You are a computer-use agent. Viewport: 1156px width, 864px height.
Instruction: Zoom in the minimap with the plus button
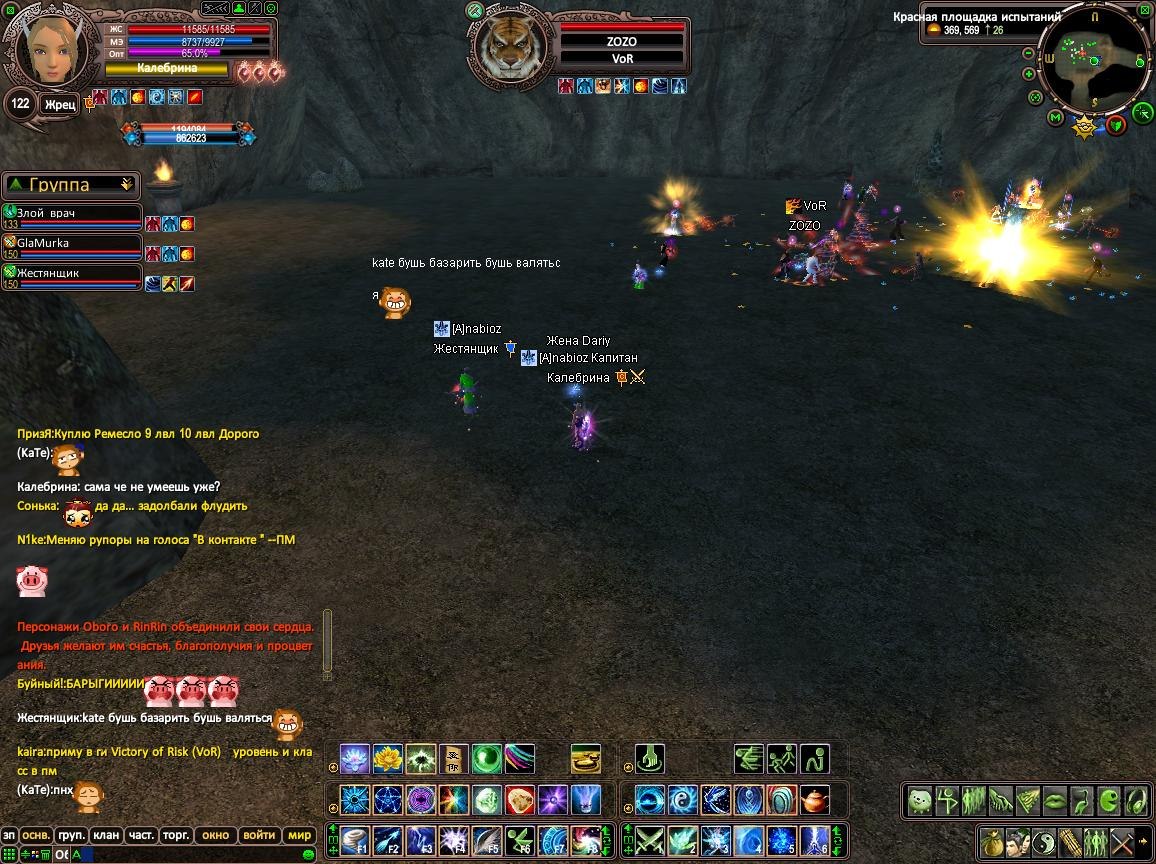(x=1029, y=74)
